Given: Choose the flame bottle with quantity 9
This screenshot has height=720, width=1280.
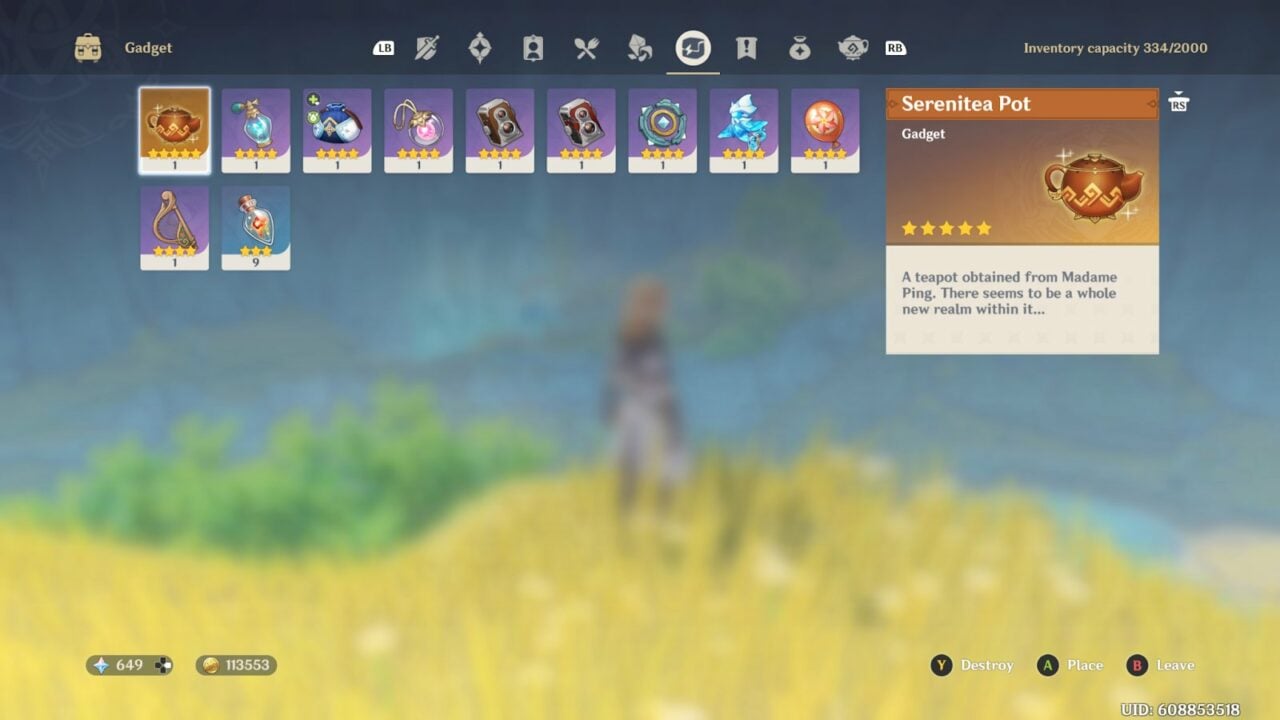Looking at the screenshot, I should pos(256,227).
